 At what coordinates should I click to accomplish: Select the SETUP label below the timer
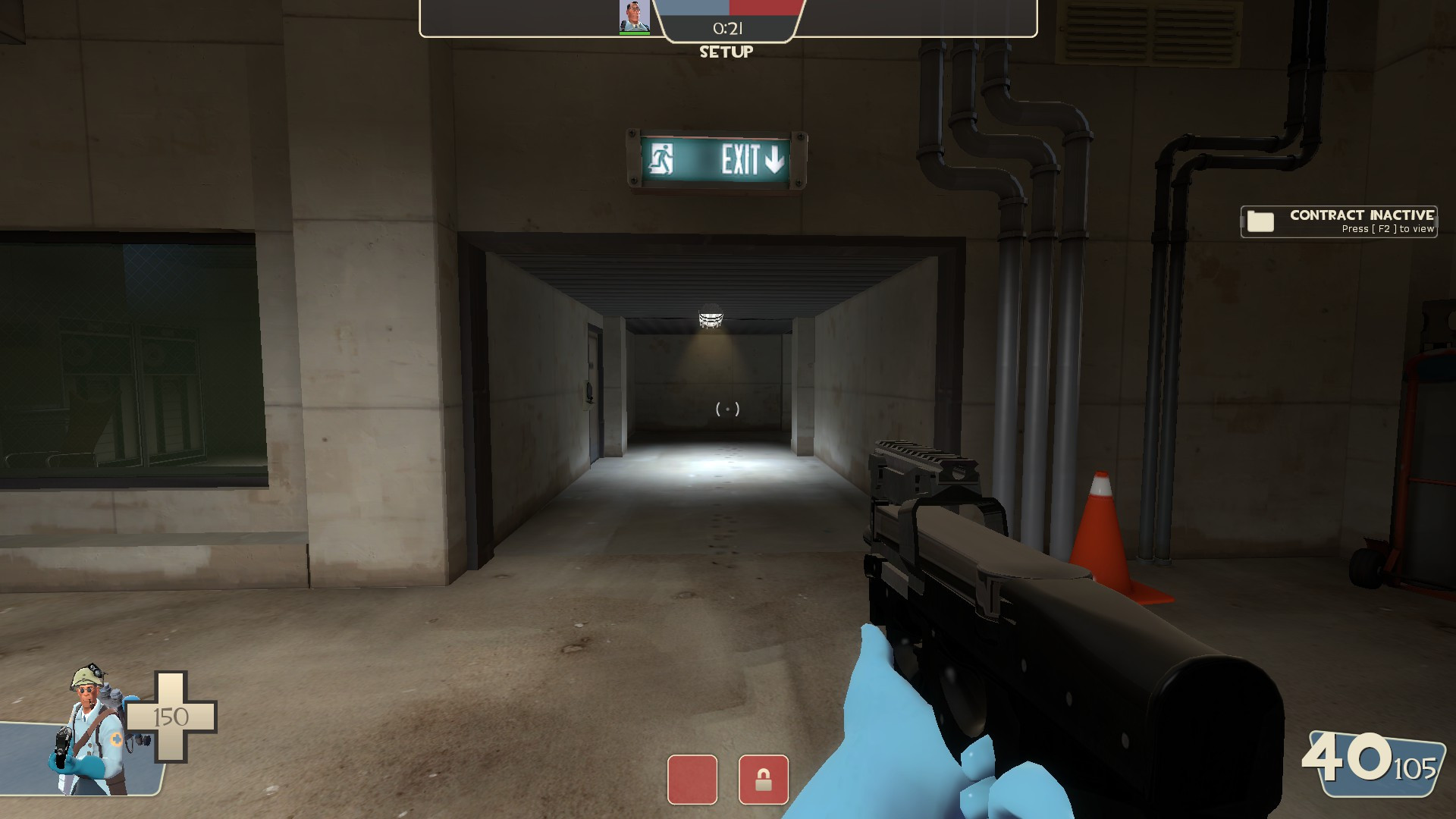tap(726, 52)
